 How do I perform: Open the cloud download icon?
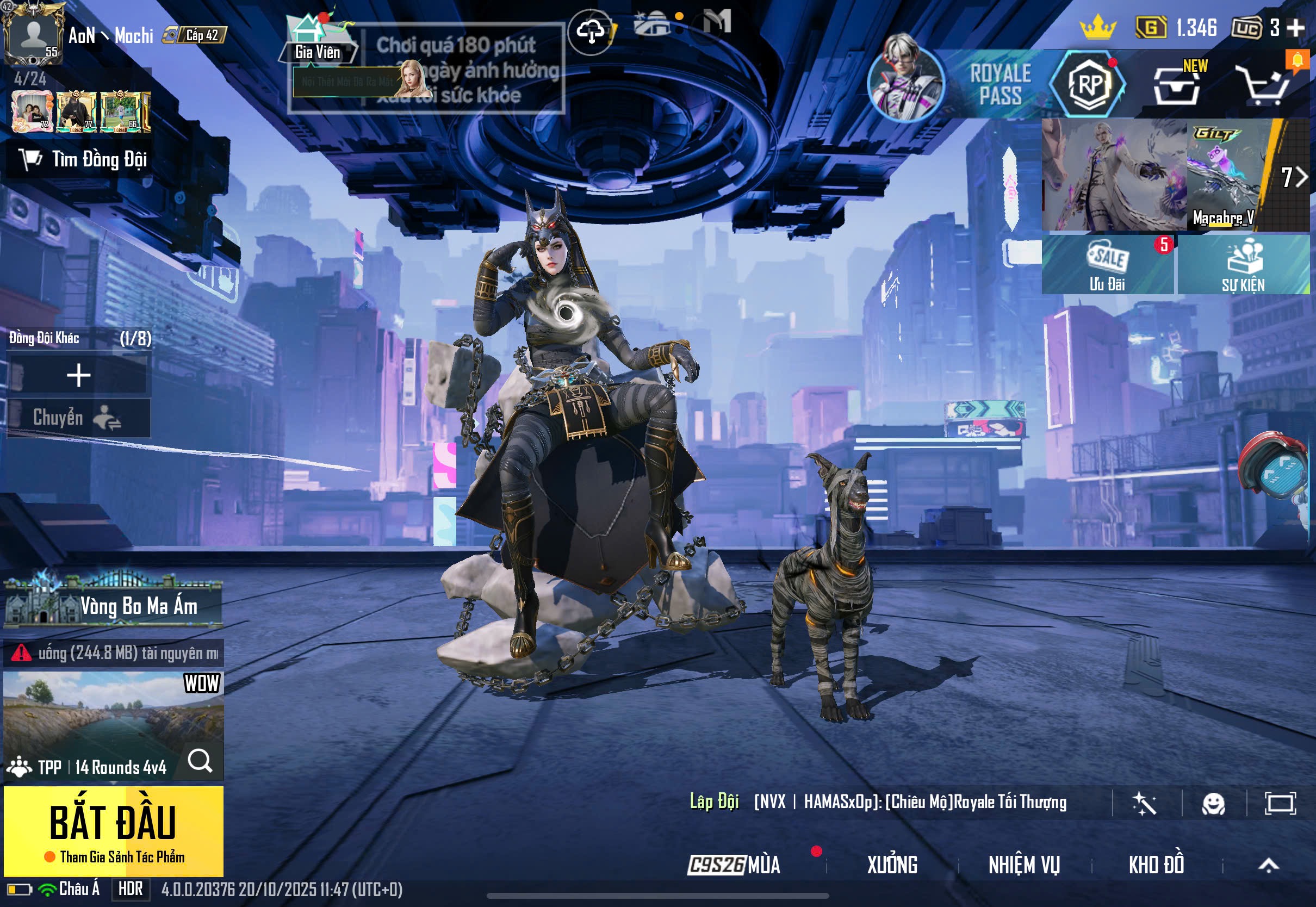[591, 32]
